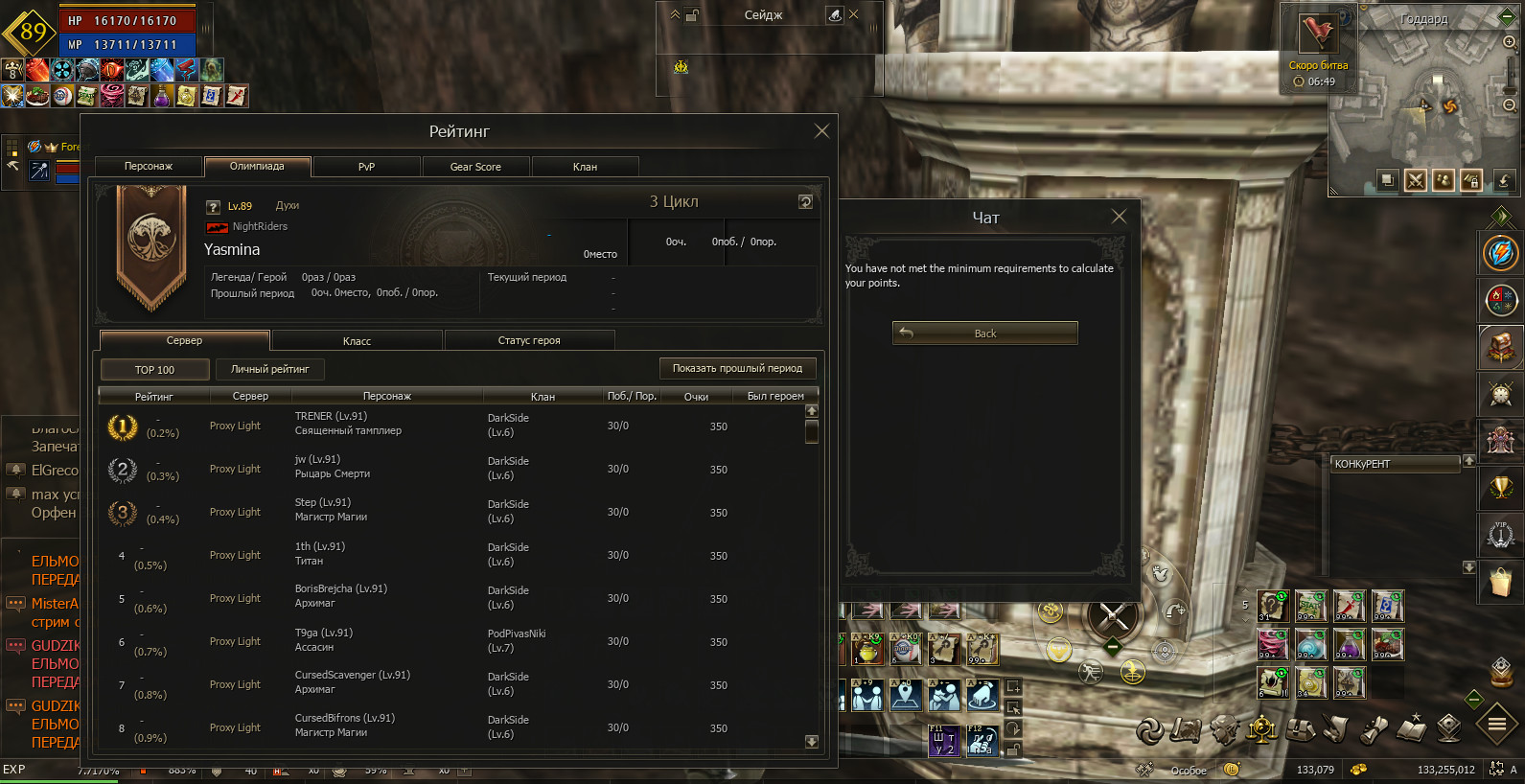Close the Рейтинг window

tap(821, 131)
